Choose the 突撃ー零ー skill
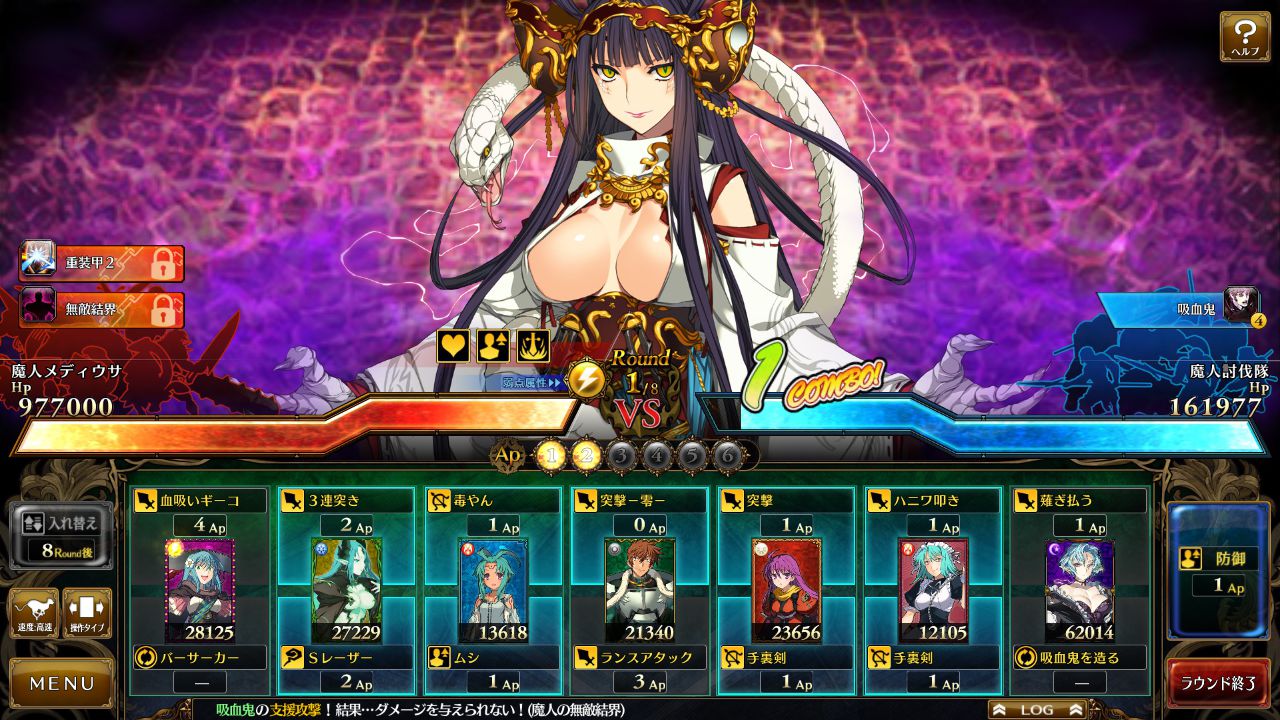 638,500
